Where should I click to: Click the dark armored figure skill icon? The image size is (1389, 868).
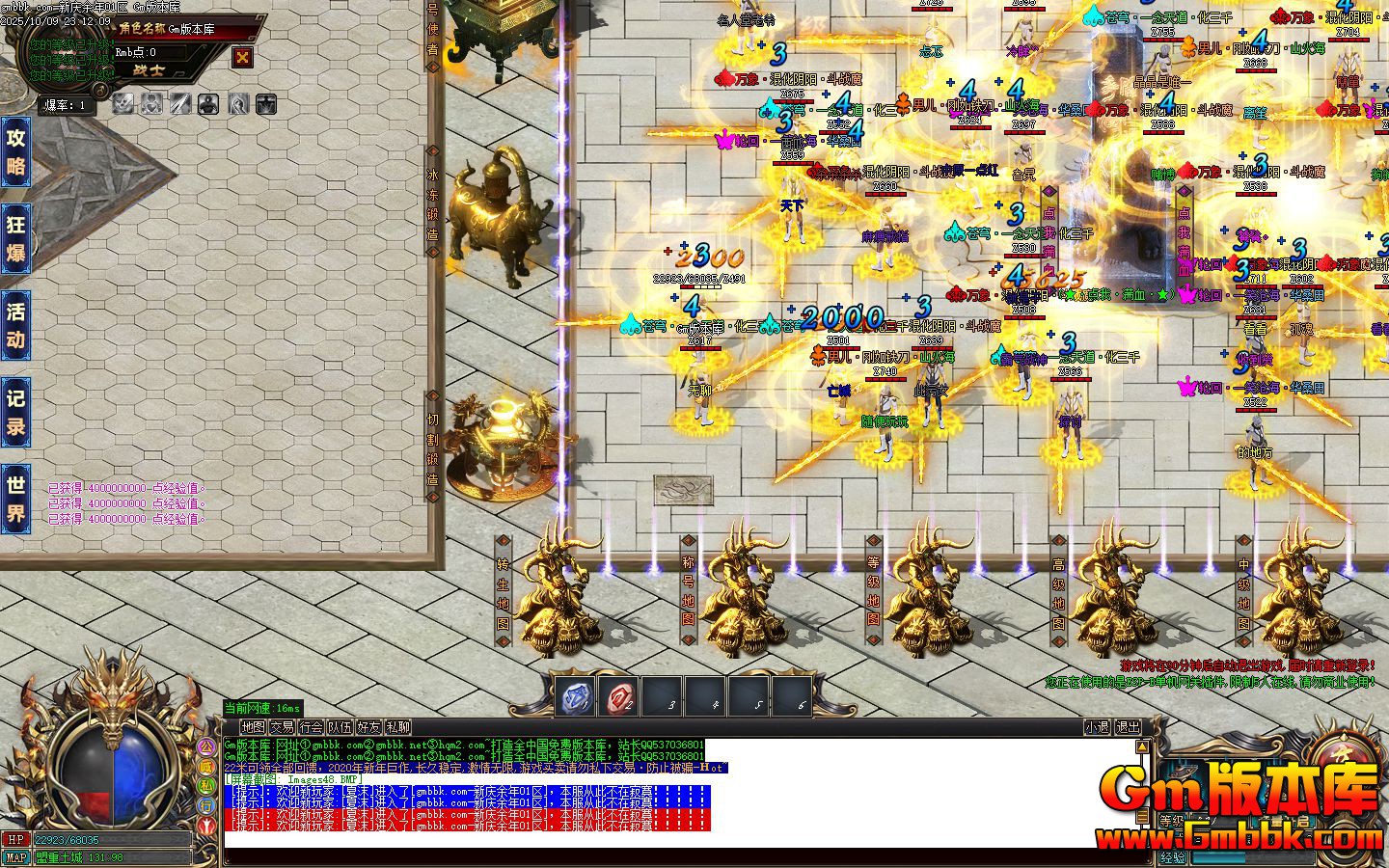(x=208, y=103)
